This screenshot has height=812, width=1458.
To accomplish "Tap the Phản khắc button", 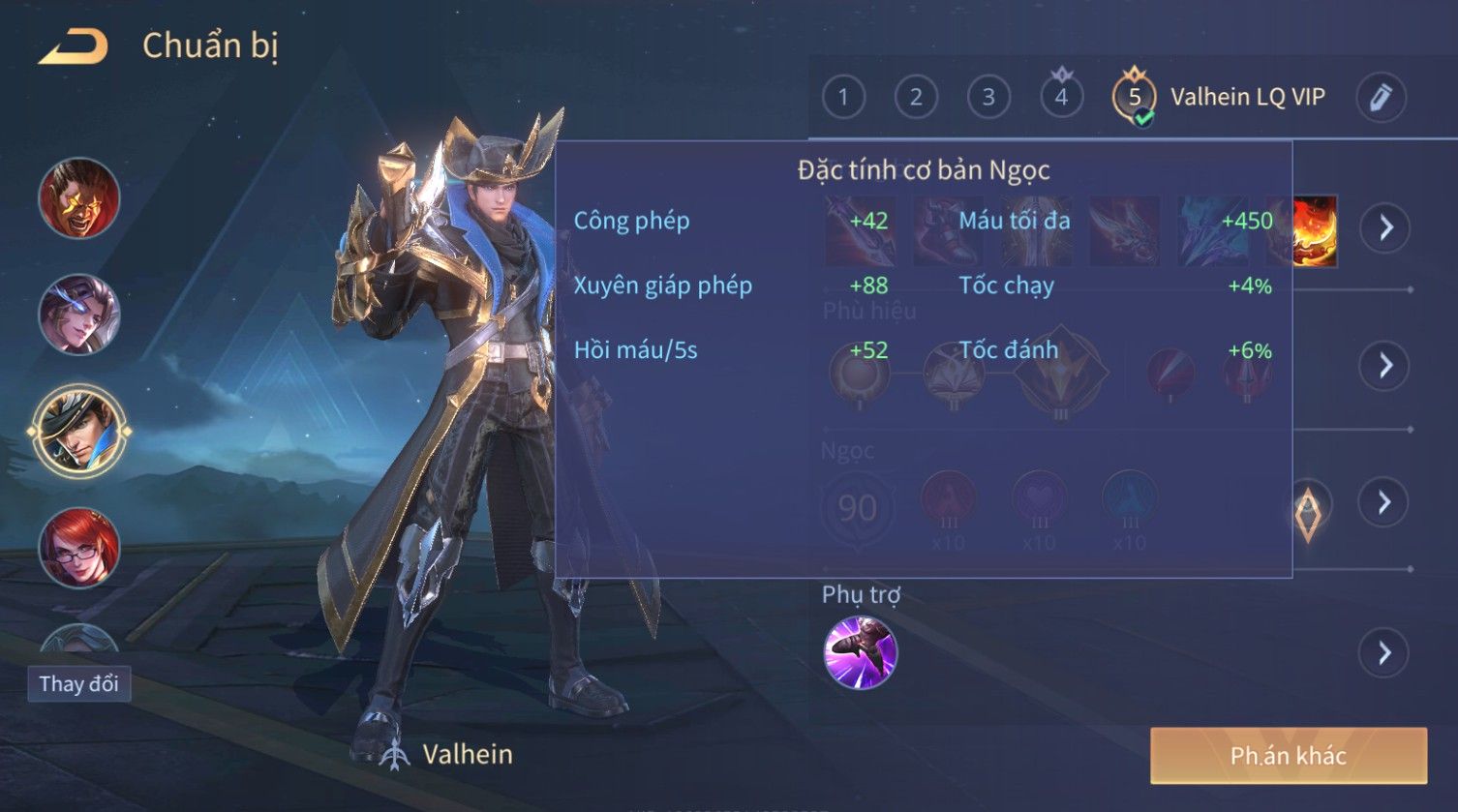I will (1288, 756).
